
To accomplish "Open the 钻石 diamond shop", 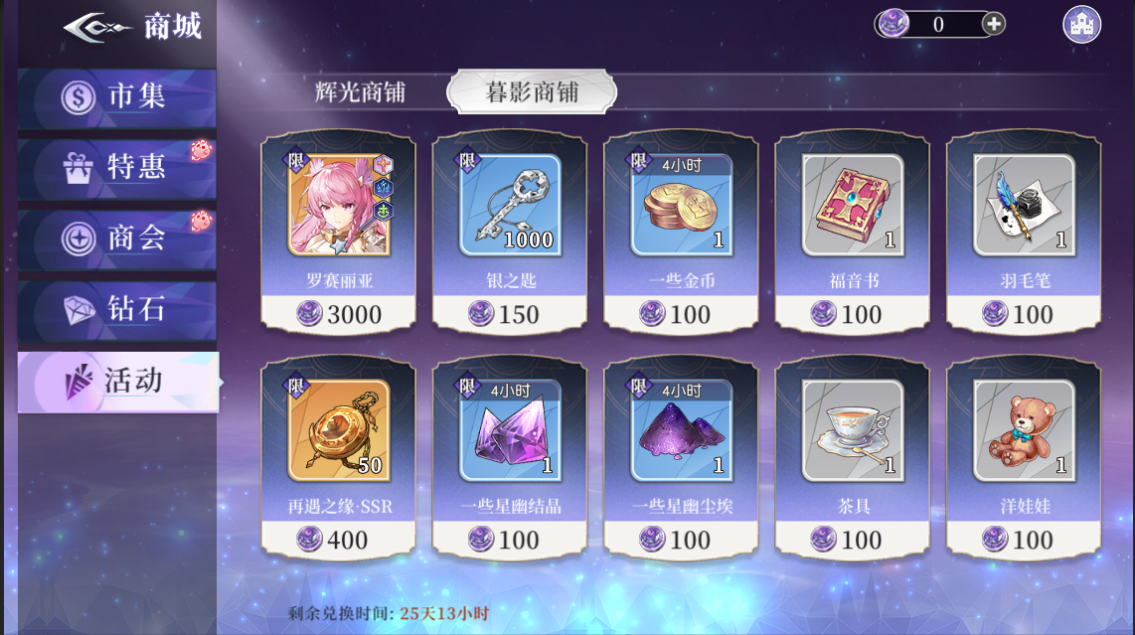I will pyautogui.click(x=117, y=310).
